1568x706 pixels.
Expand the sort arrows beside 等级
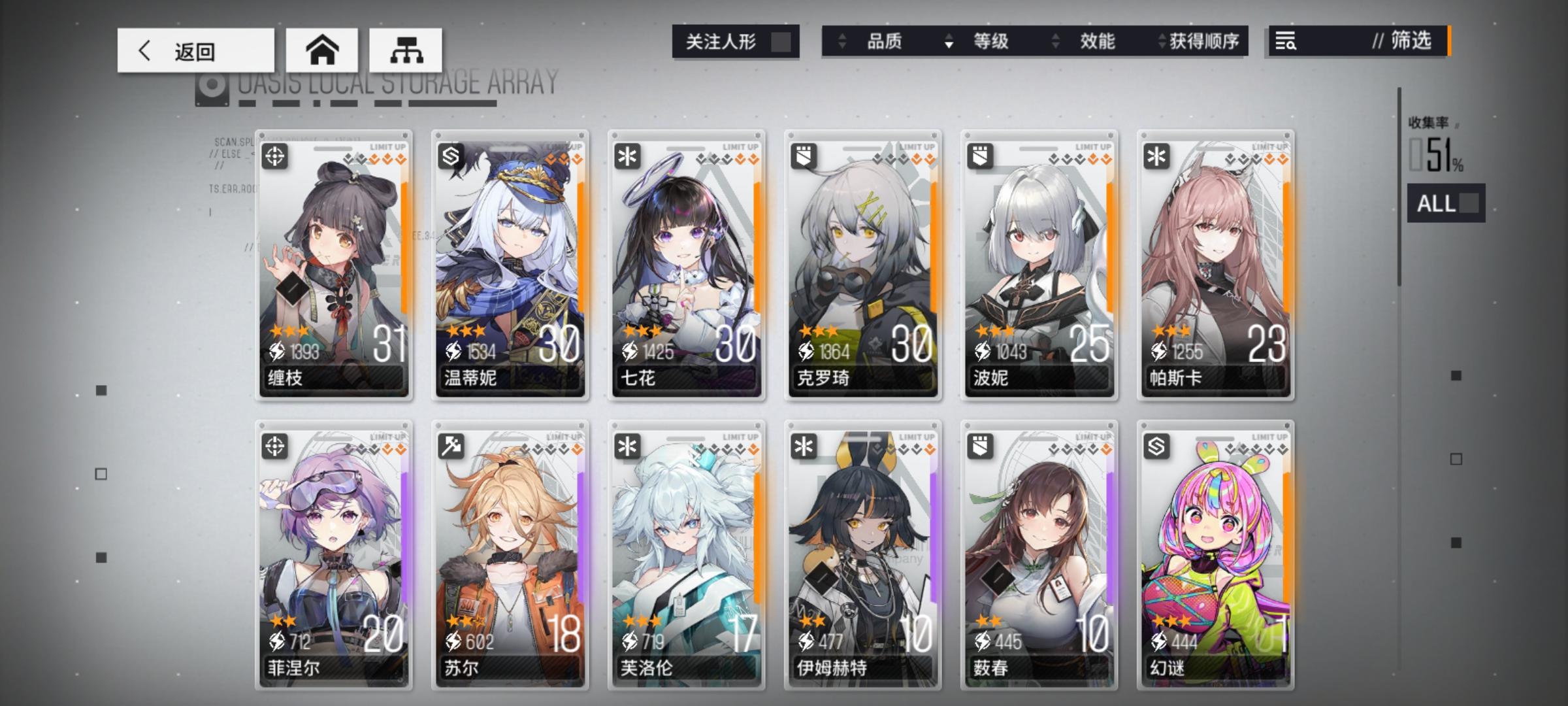pos(948,42)
